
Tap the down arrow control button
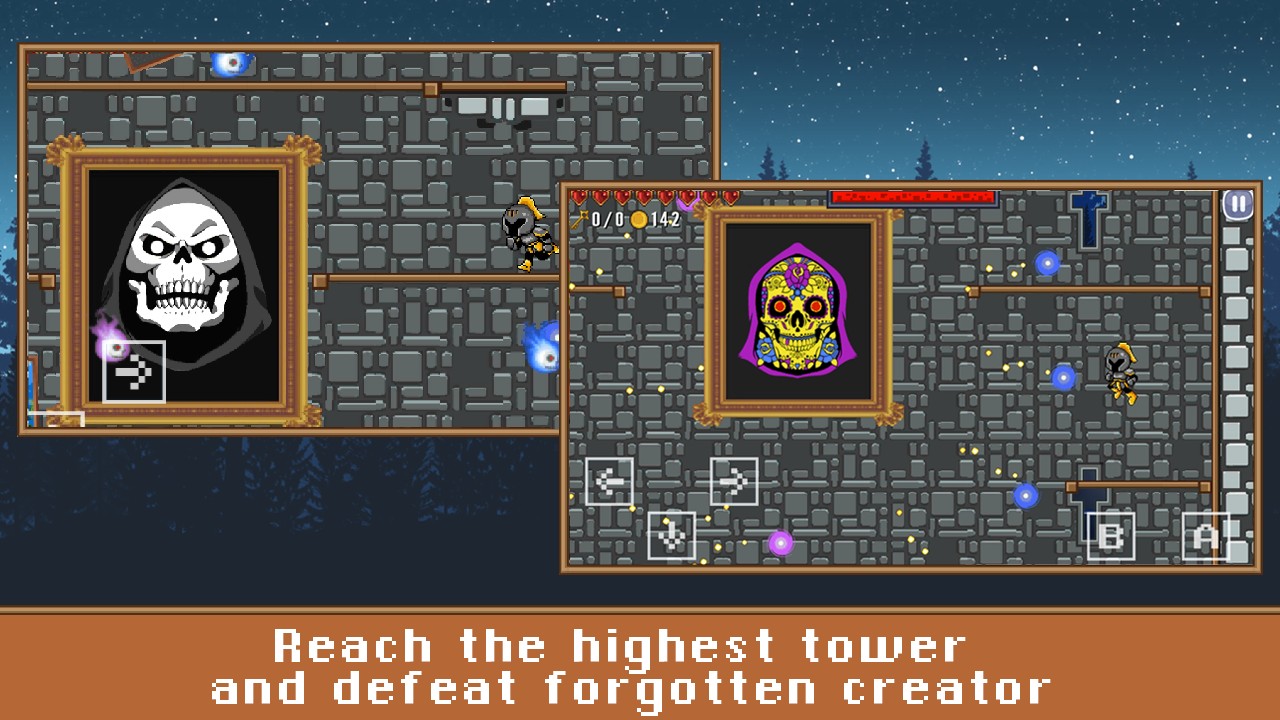point(671,535)
